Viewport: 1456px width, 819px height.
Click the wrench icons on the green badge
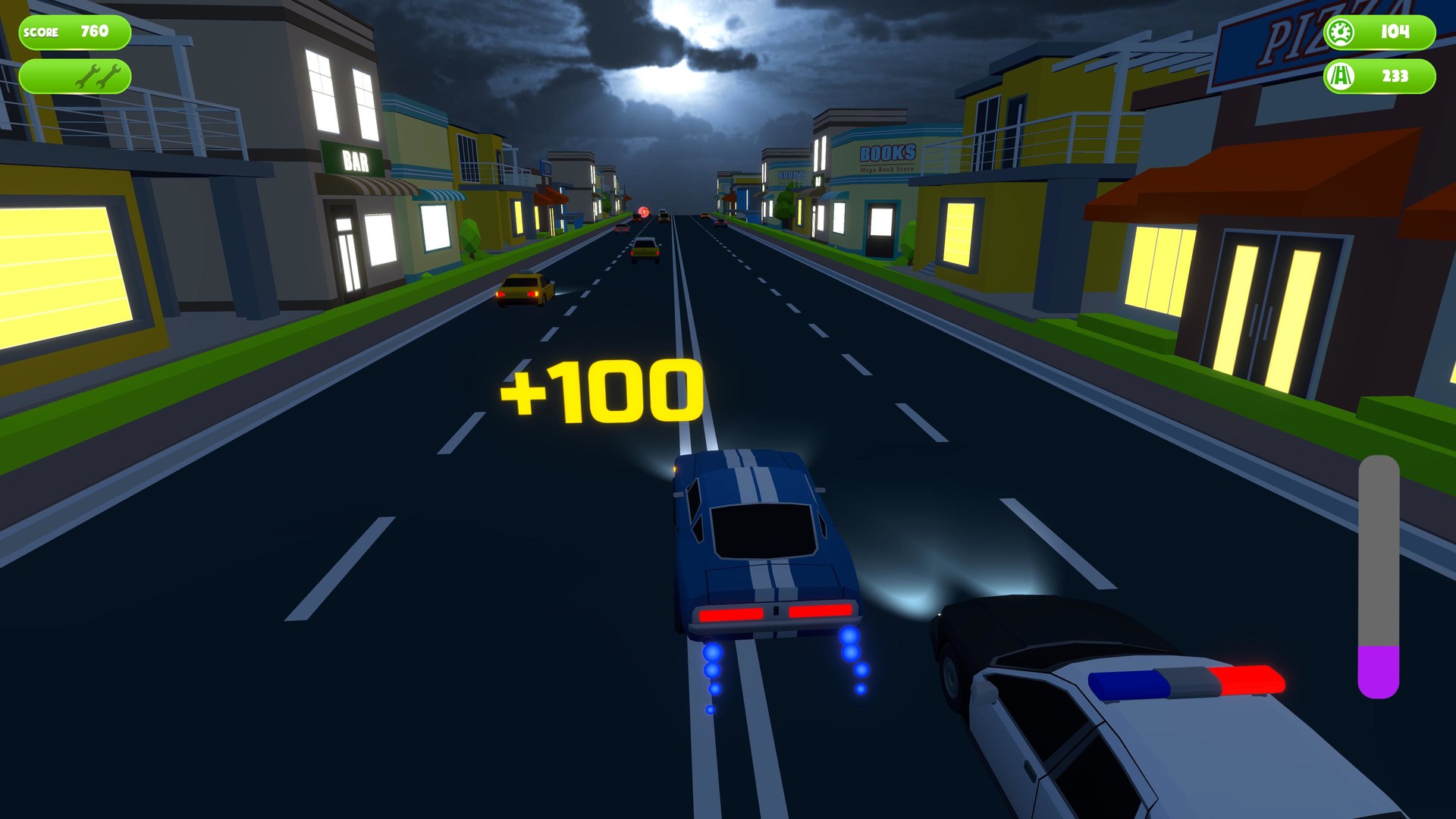(99, 75)
